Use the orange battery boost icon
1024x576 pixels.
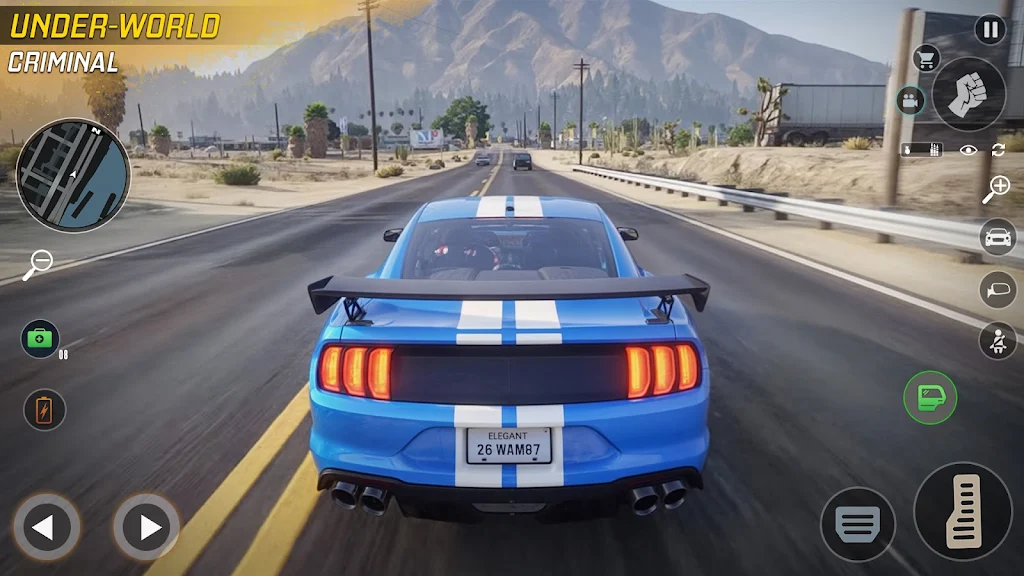click(x=44, y=409)
